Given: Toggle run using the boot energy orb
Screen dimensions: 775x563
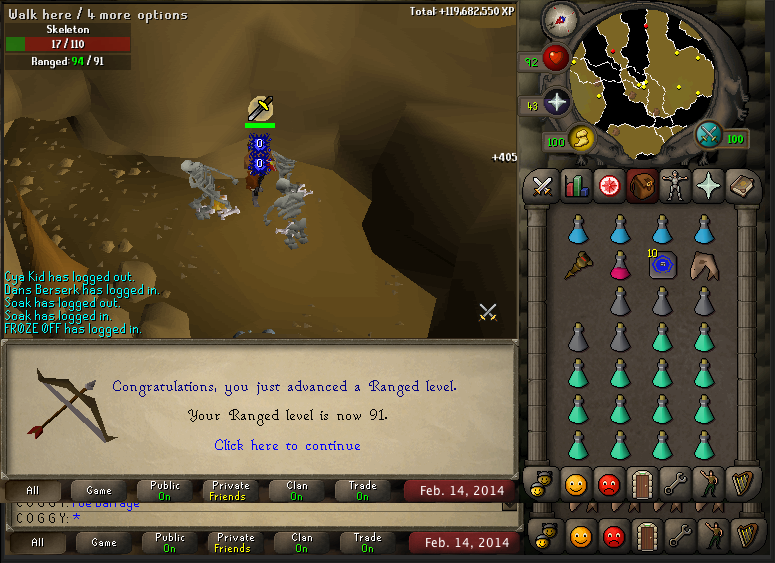Looking at the screenshot, I should pyautogui.click(x=581, y=138).
